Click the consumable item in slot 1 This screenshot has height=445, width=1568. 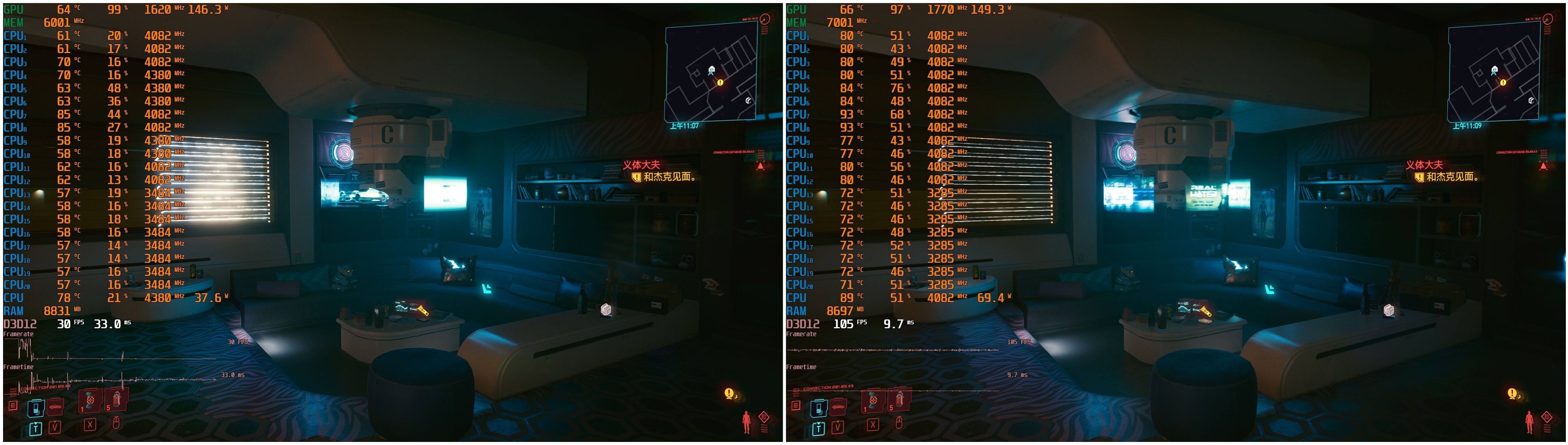pos(90,400)
